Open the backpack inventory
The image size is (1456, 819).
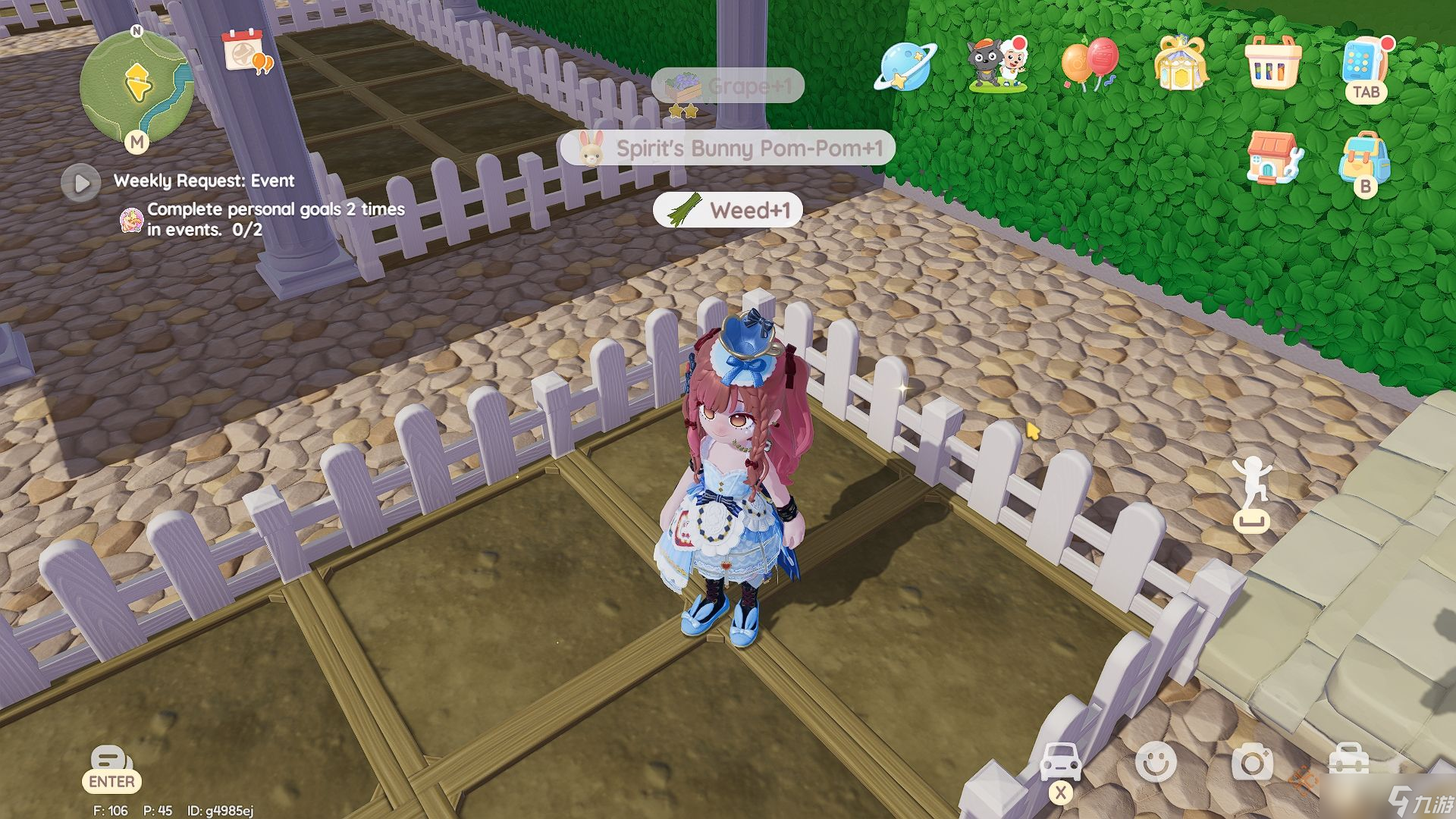click(x=1364, y=157)
